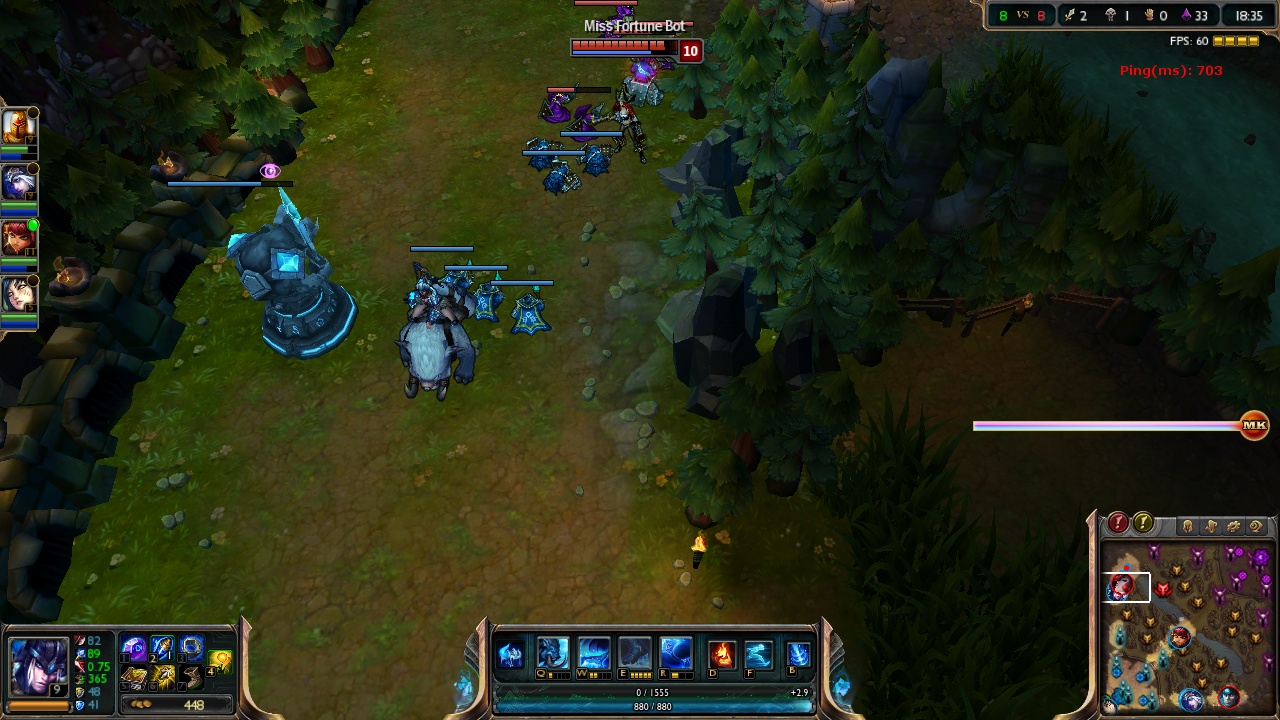Activate the Q ability icon
Viewport: 1280px width, 720px height.
(552, 654)
